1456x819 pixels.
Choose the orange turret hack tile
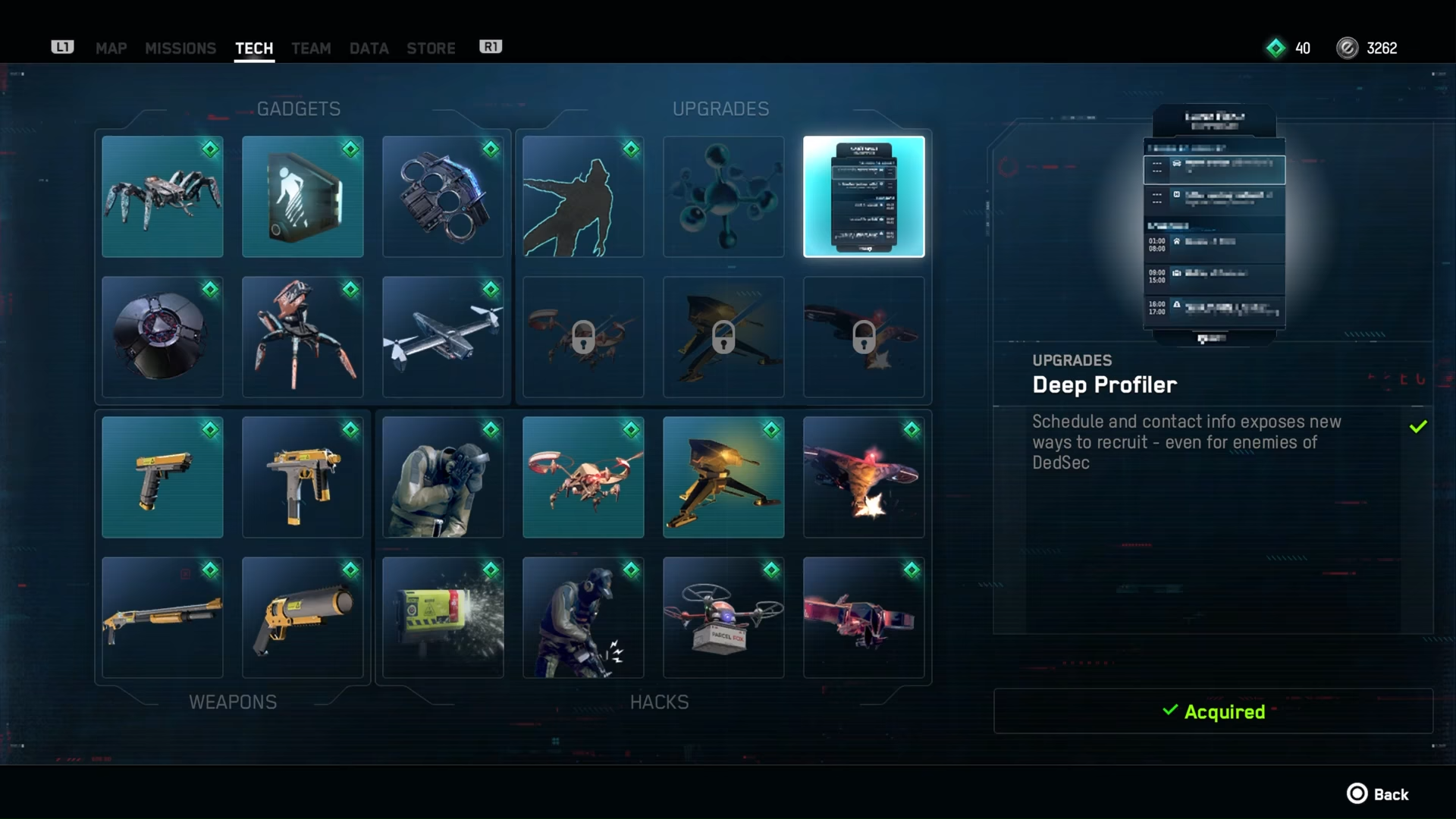coord(723,478)
